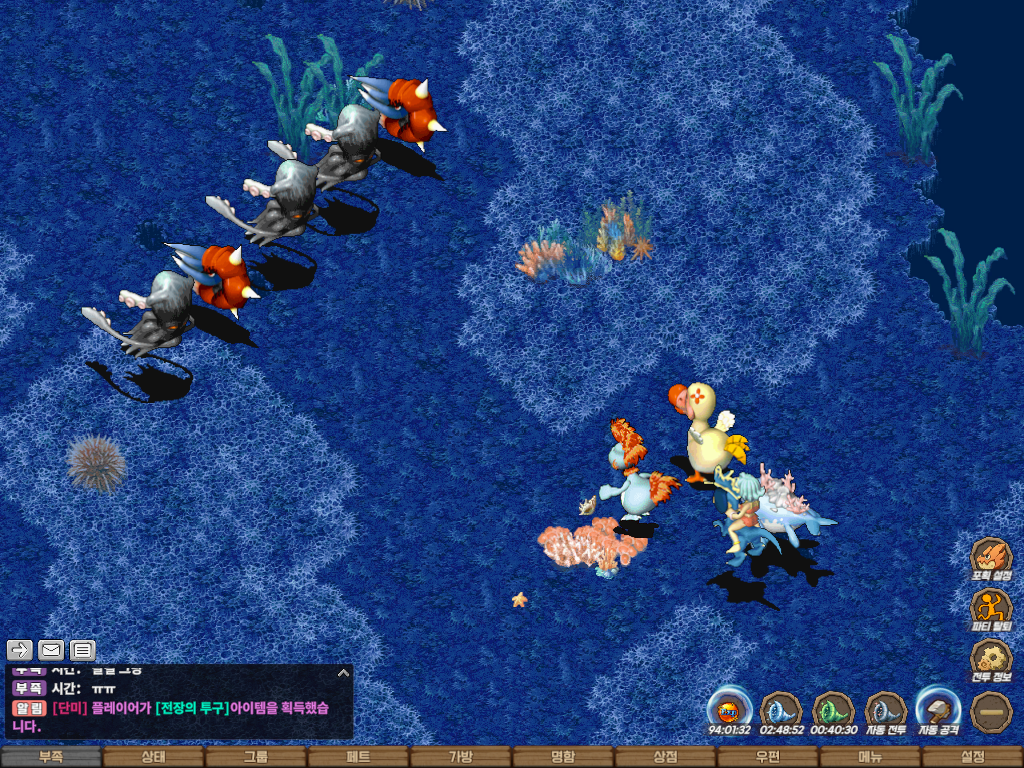
Task: Expand chat window with the up arrow
Action: point(342,673)
